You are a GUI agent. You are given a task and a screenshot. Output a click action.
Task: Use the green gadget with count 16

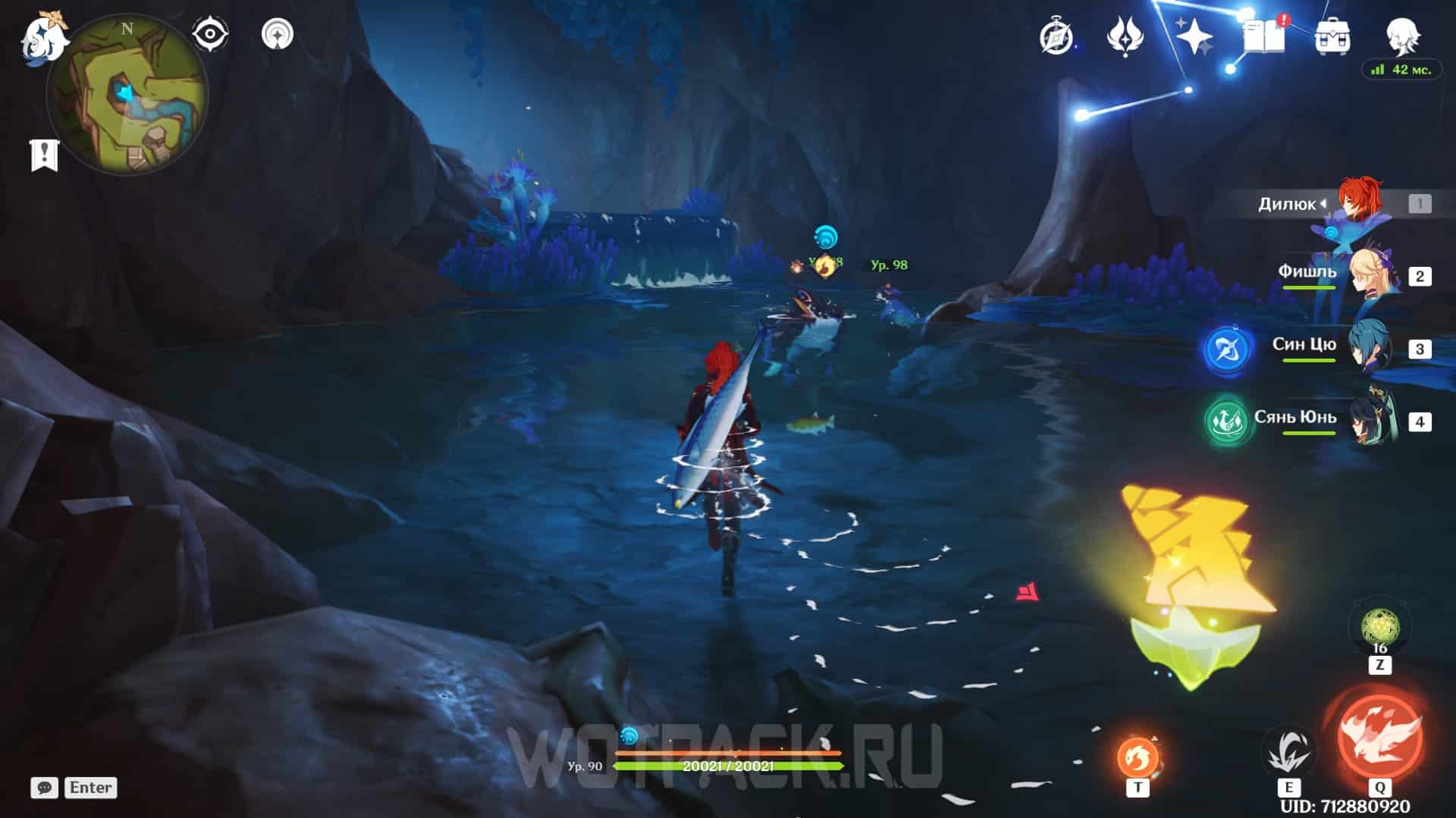[x=1379, y=628]
